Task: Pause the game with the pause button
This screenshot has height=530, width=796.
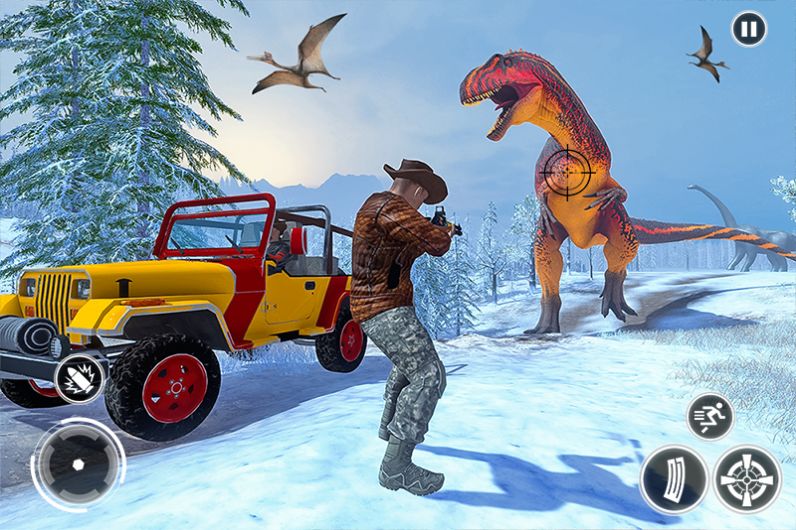Action: [x=748, y=28]
